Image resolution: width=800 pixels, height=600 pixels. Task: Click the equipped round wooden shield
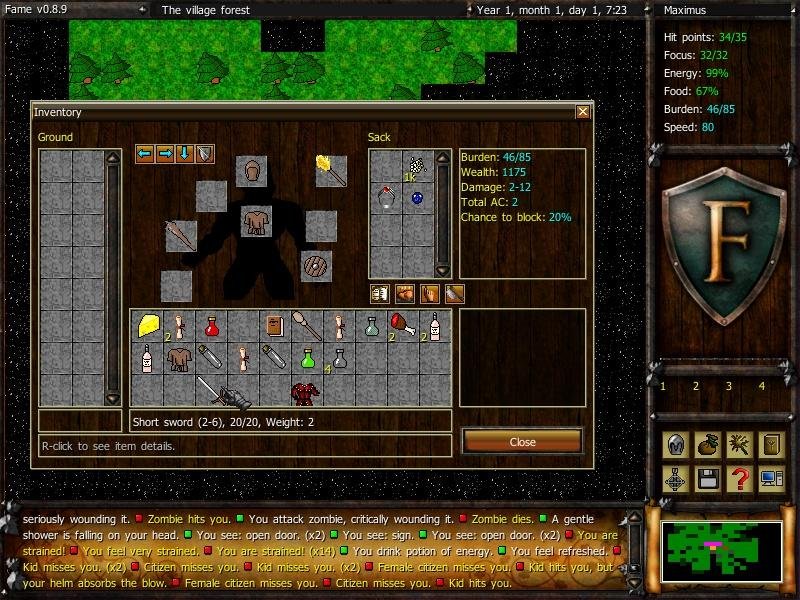pyautogui.click(x=316, y=266)
